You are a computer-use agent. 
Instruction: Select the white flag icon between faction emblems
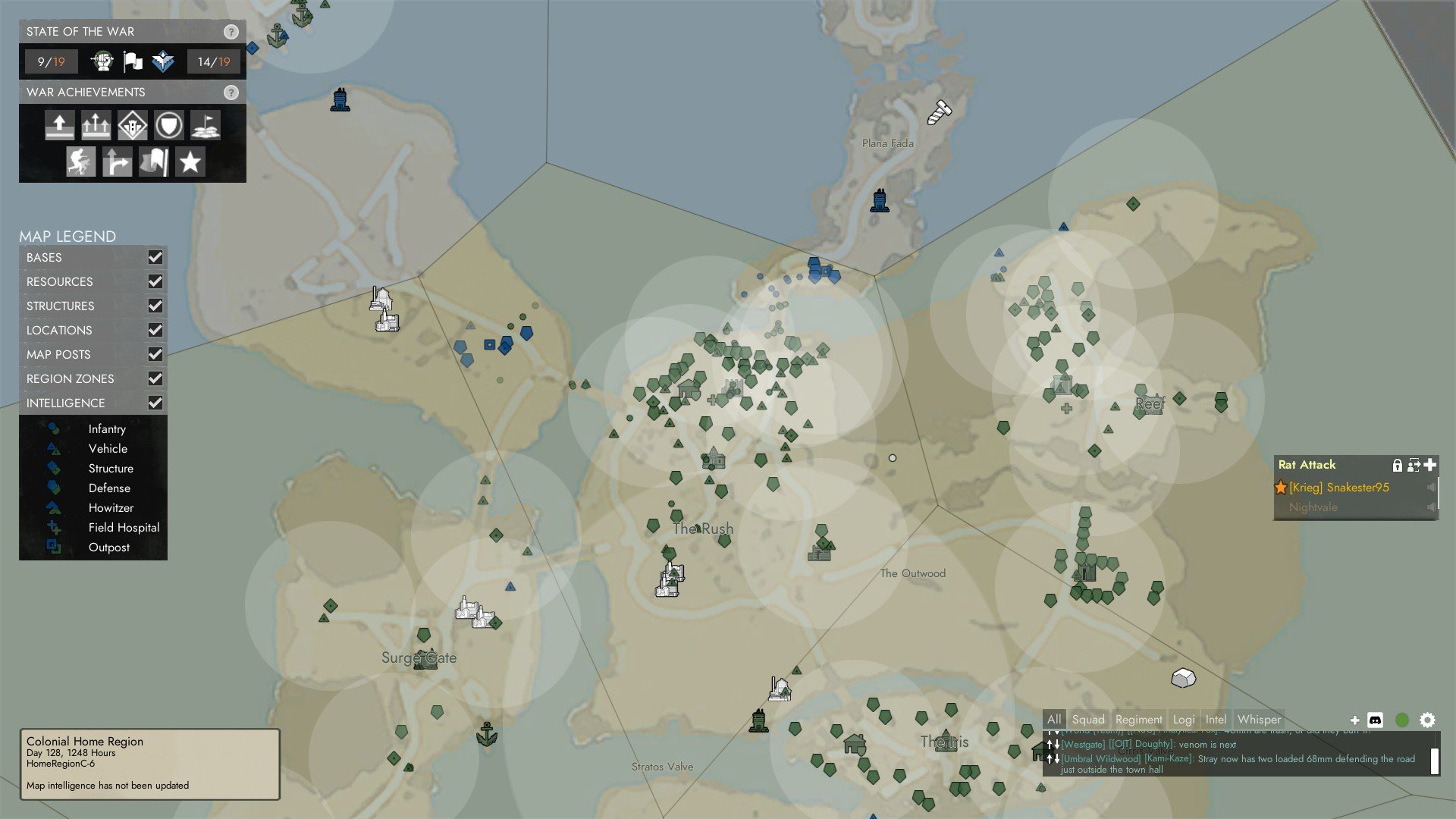tap(131, 61)
